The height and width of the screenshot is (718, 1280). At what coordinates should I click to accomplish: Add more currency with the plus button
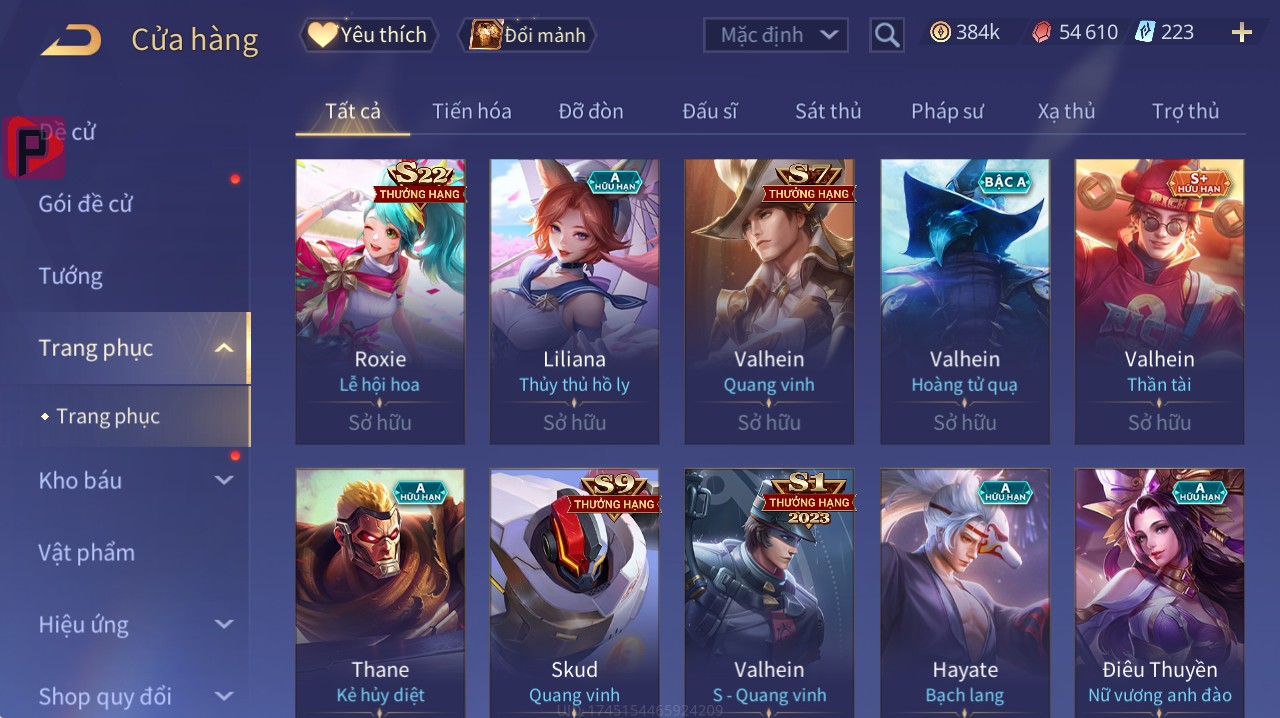(x=1241, y=33)
